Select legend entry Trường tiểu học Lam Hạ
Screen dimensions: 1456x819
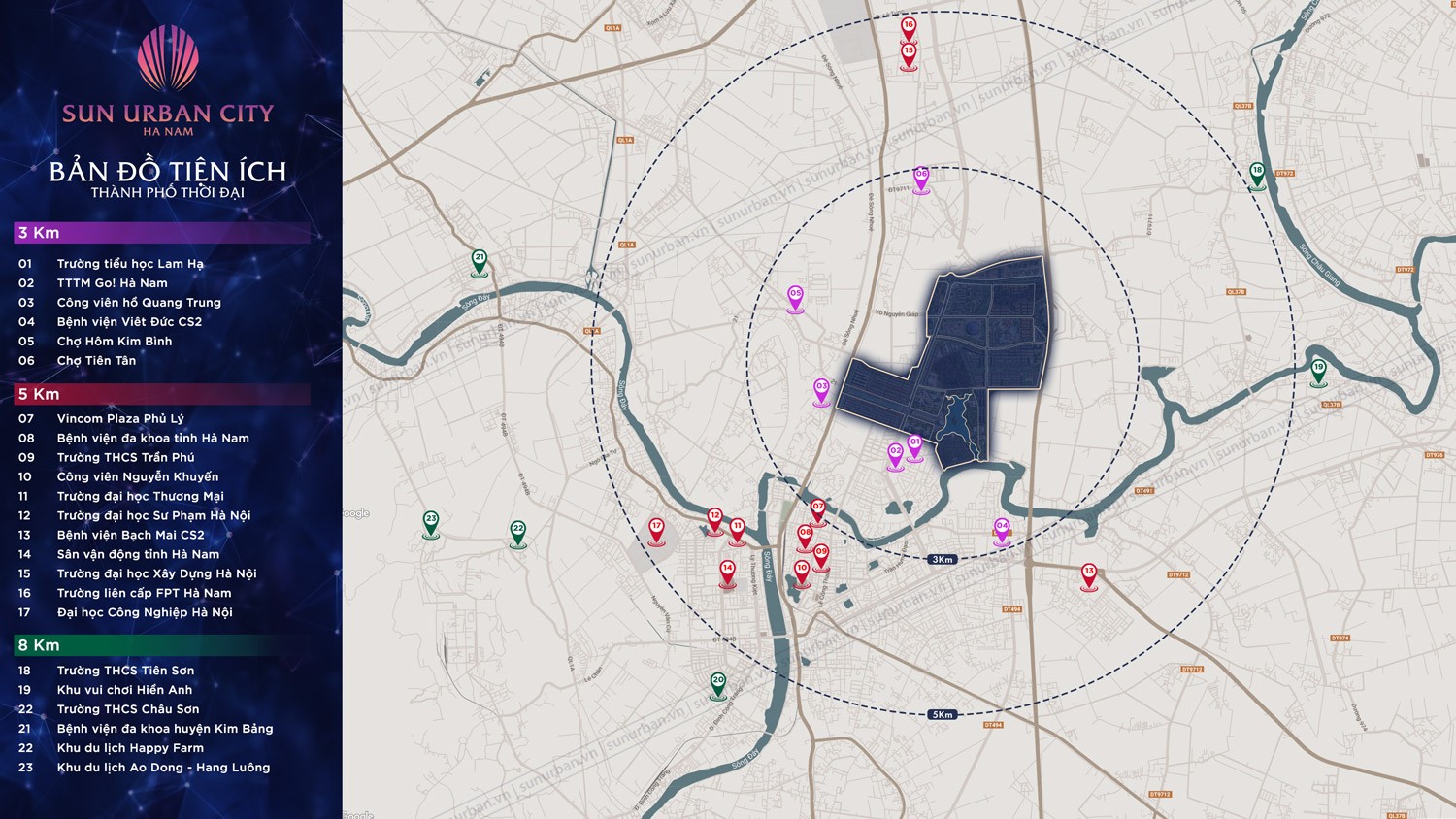[130, 264]
